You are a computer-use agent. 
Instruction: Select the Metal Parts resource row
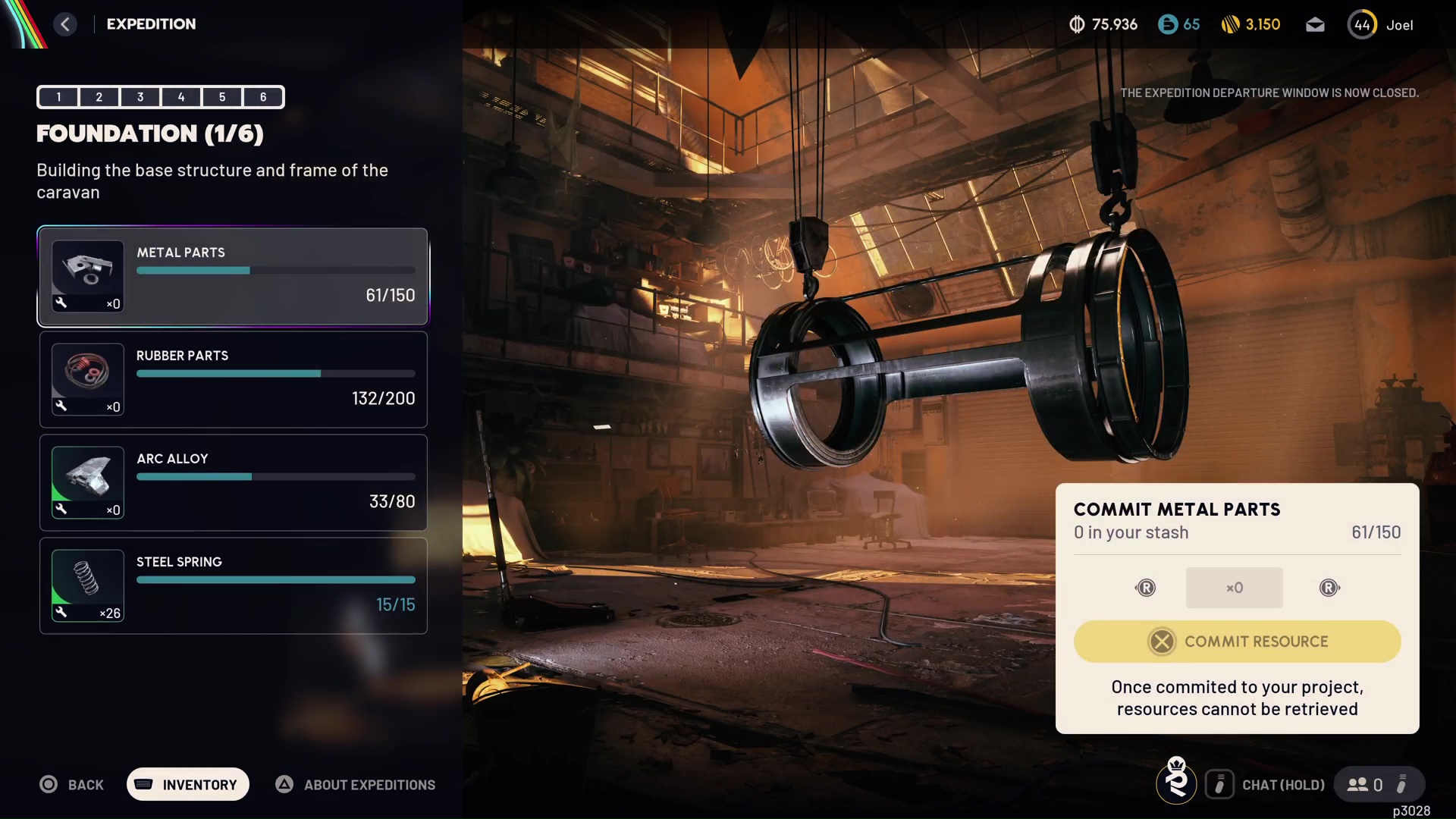click(x=233, y=277)
